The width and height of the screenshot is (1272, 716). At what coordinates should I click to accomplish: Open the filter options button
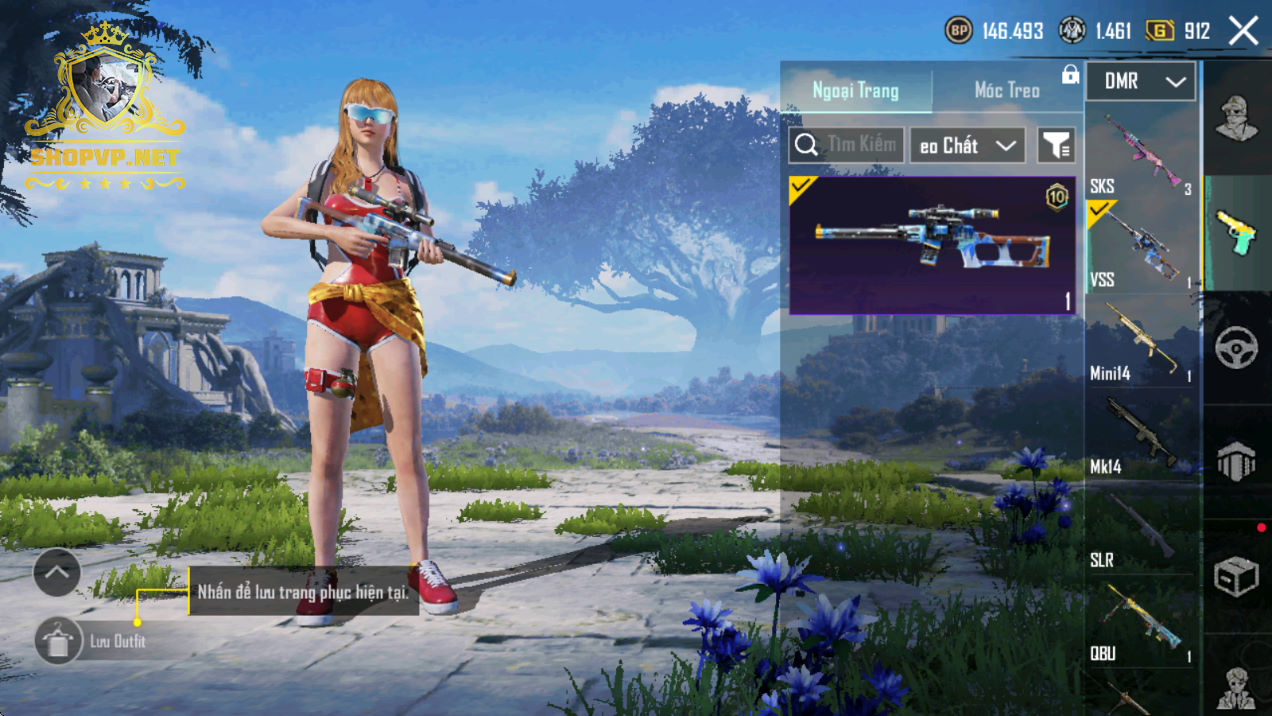(1056, 146)
